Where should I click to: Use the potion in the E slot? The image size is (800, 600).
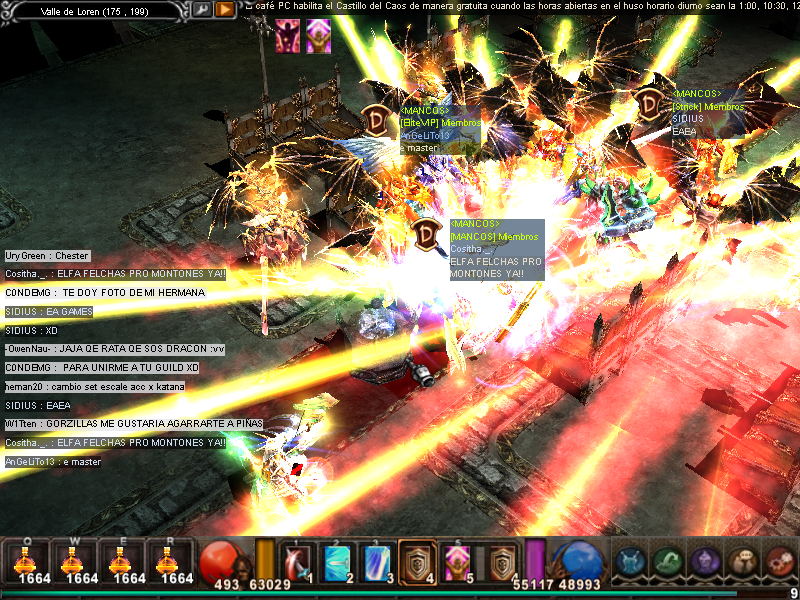point(122,561)
